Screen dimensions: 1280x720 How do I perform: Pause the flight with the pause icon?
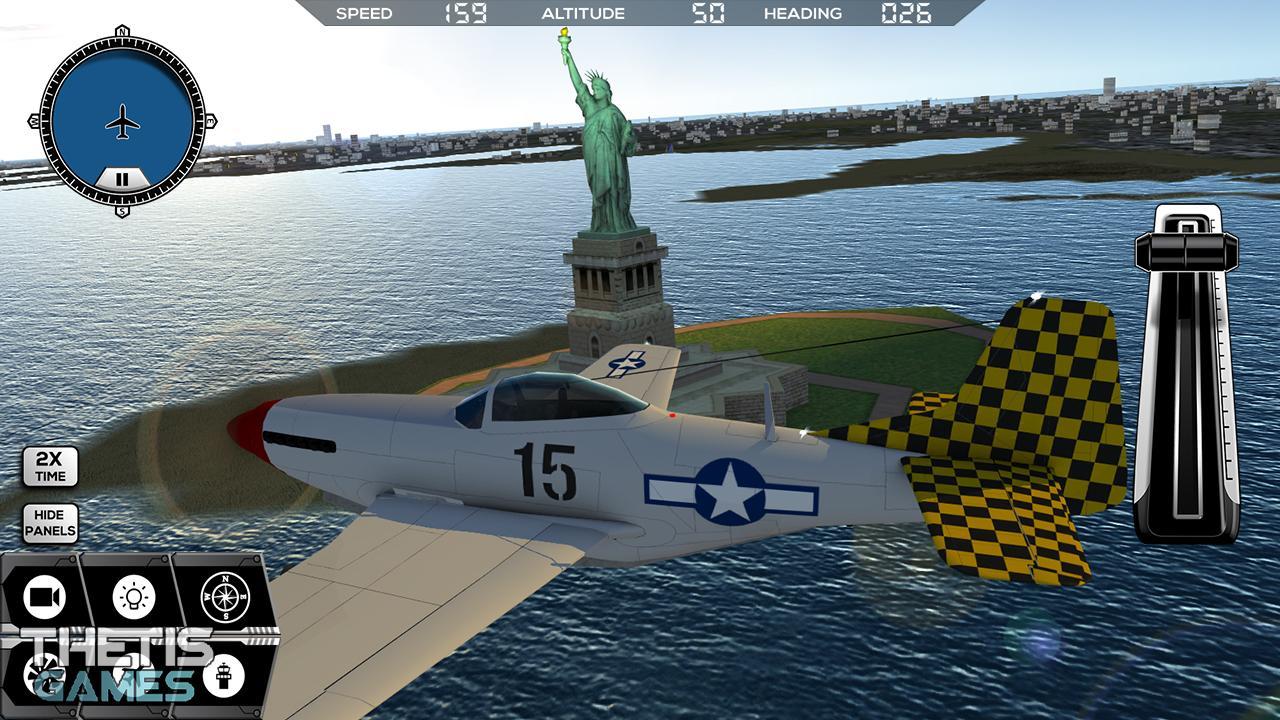coord(122,178)
